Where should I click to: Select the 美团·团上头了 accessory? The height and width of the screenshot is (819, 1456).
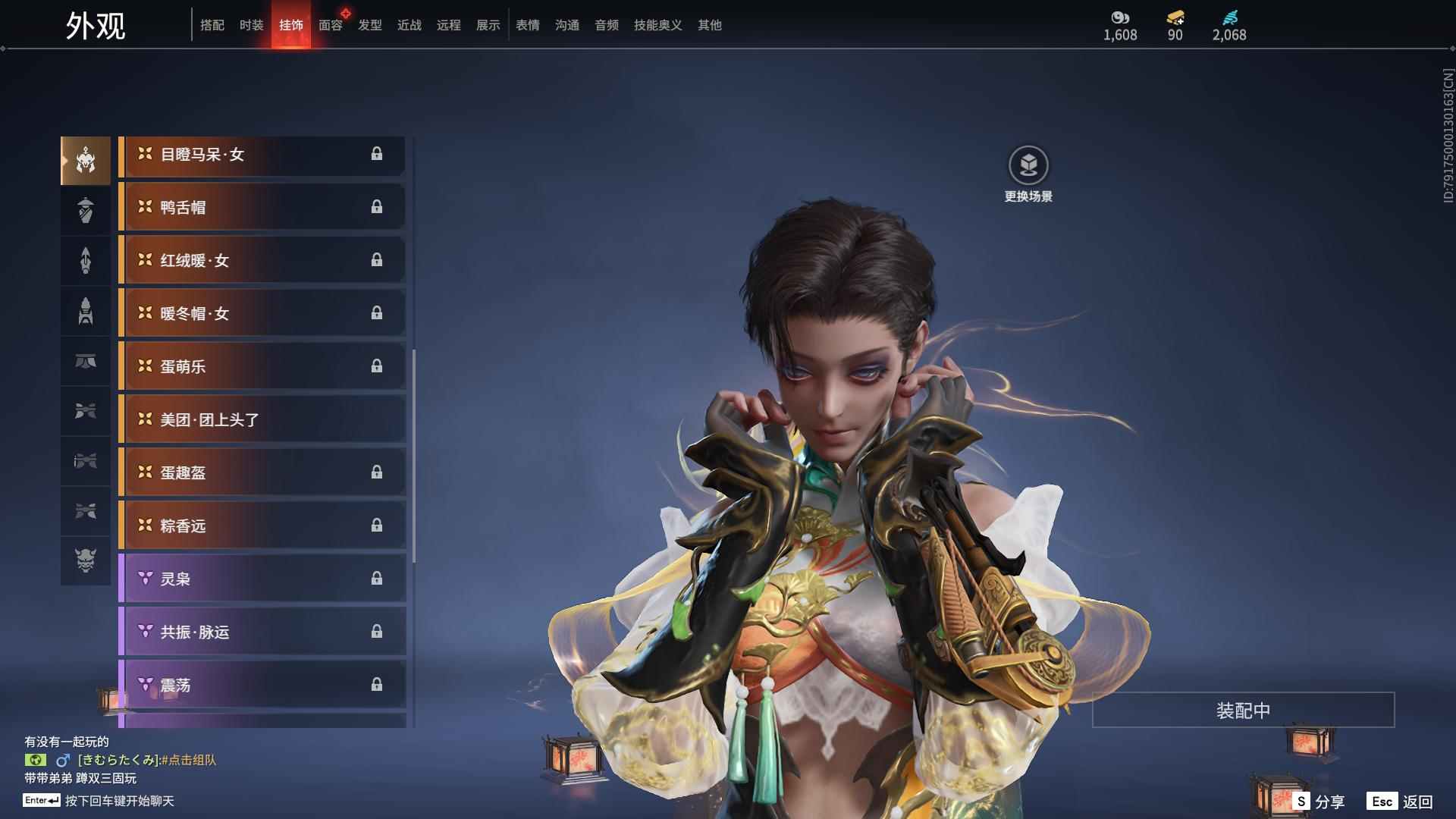[262, 419]
